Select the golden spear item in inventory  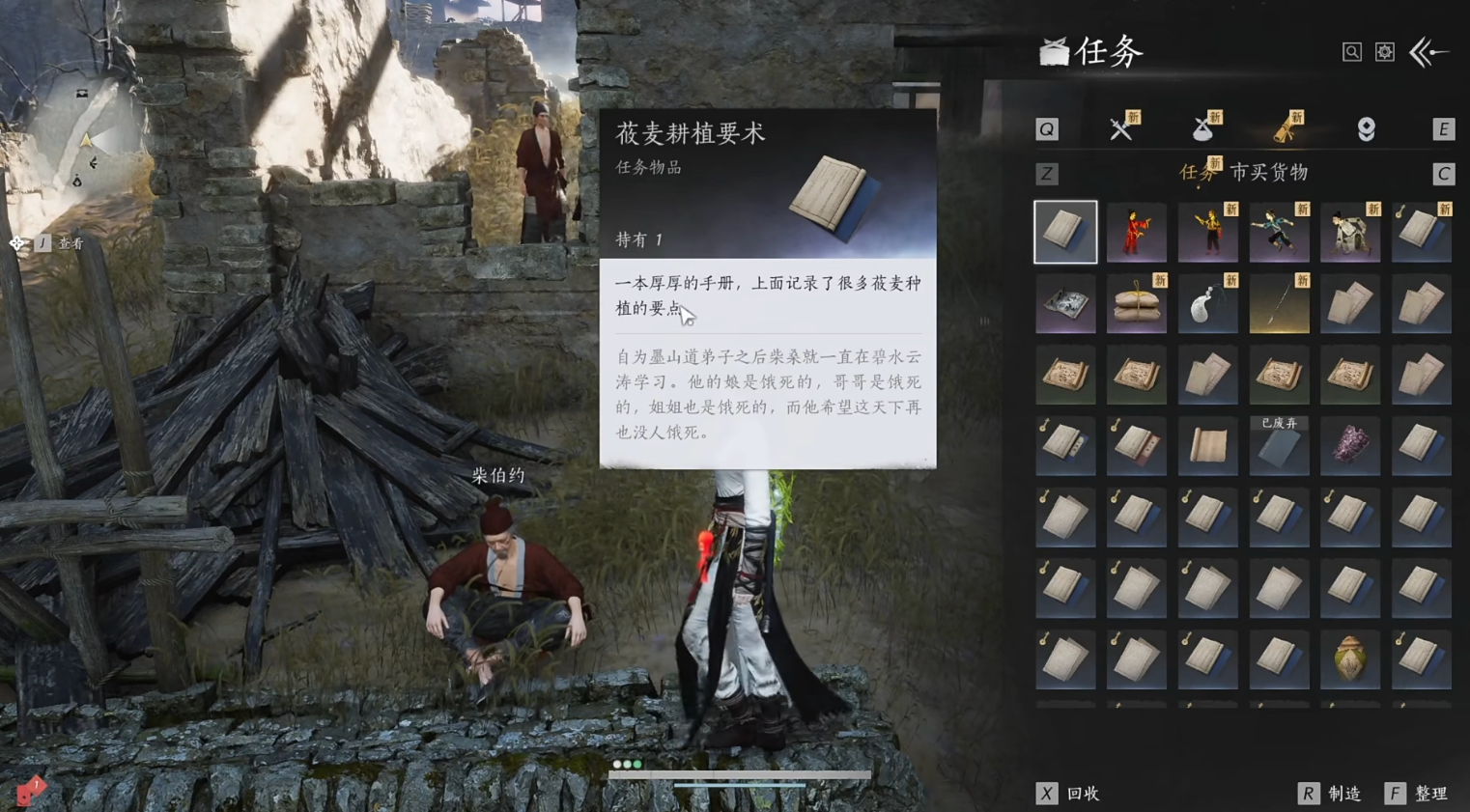1279,304
